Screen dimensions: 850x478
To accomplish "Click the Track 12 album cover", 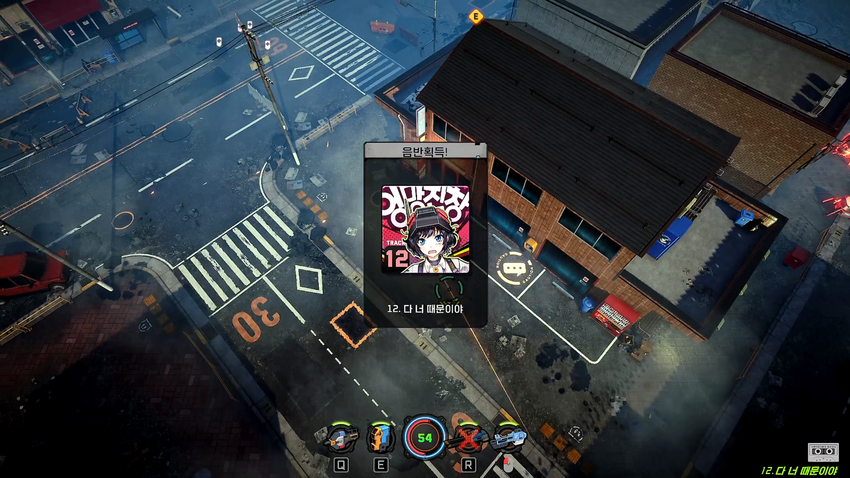I will tap(425, 229).
